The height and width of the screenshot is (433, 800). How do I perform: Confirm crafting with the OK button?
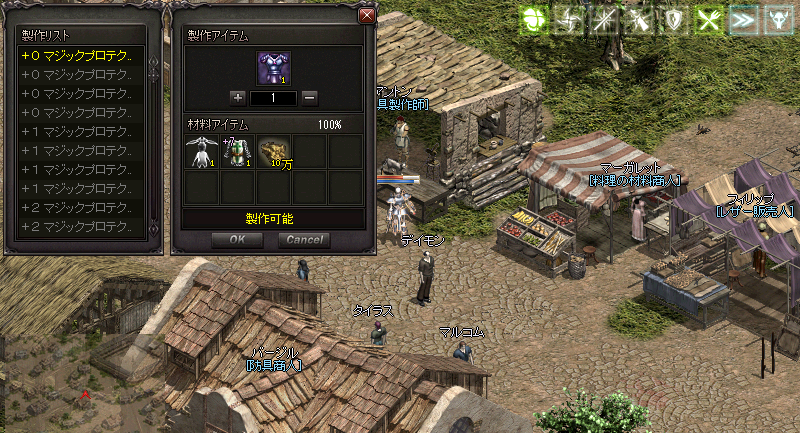click(x=237, y=240)
